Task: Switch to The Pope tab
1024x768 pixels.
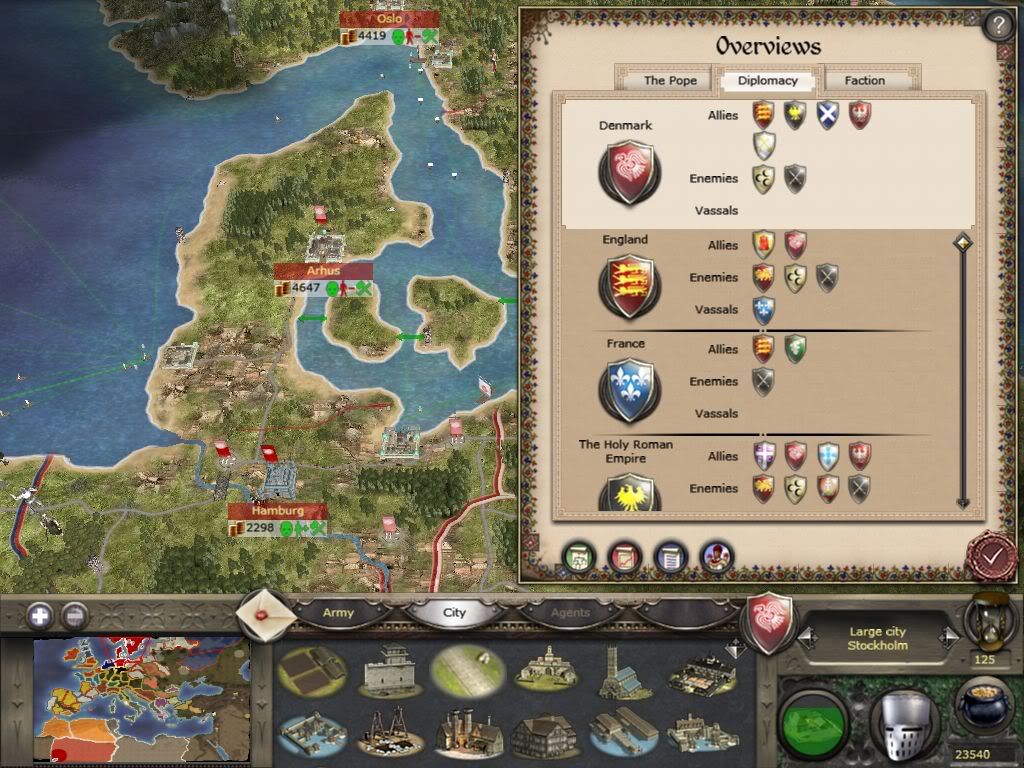Action: pyautogui.click(x=670, y=81)
